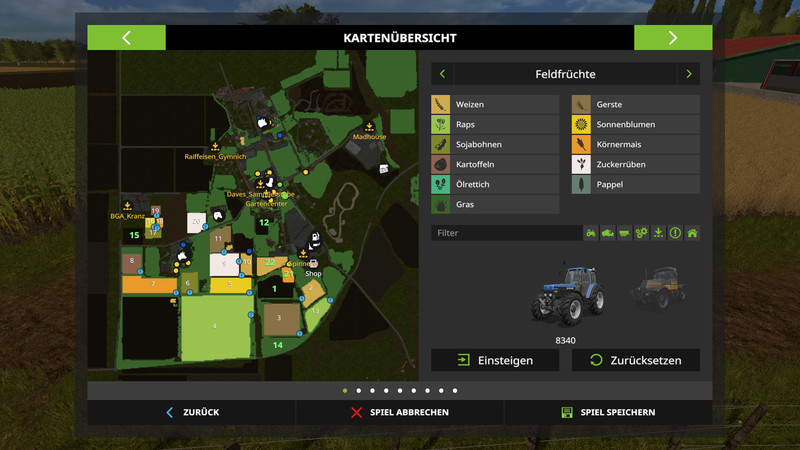Select the blue 8340 tractor thumbnail
The image size is (800, 450).
[568, 296]
